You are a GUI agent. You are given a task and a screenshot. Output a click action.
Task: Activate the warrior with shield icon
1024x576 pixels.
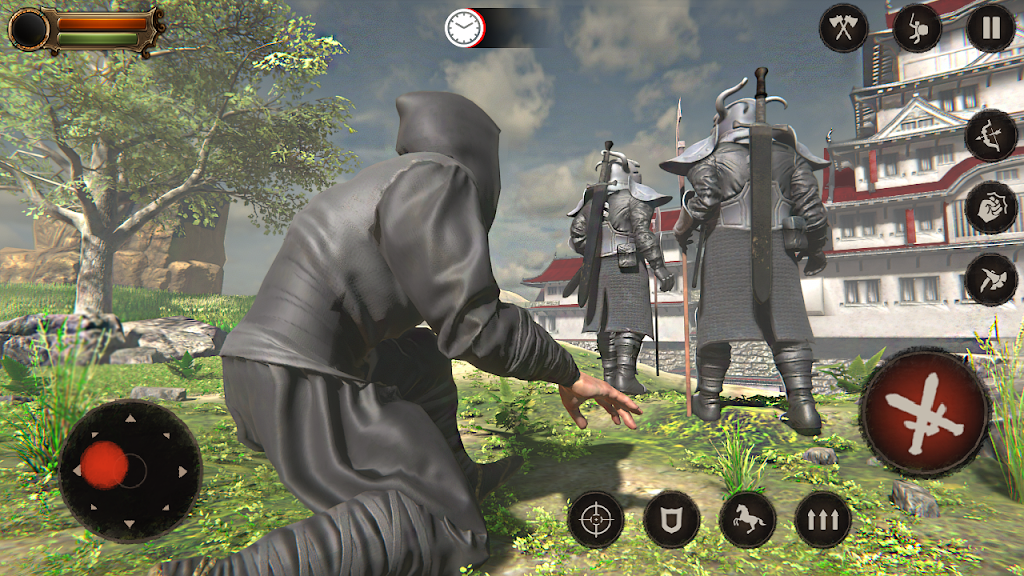[917, 28]
